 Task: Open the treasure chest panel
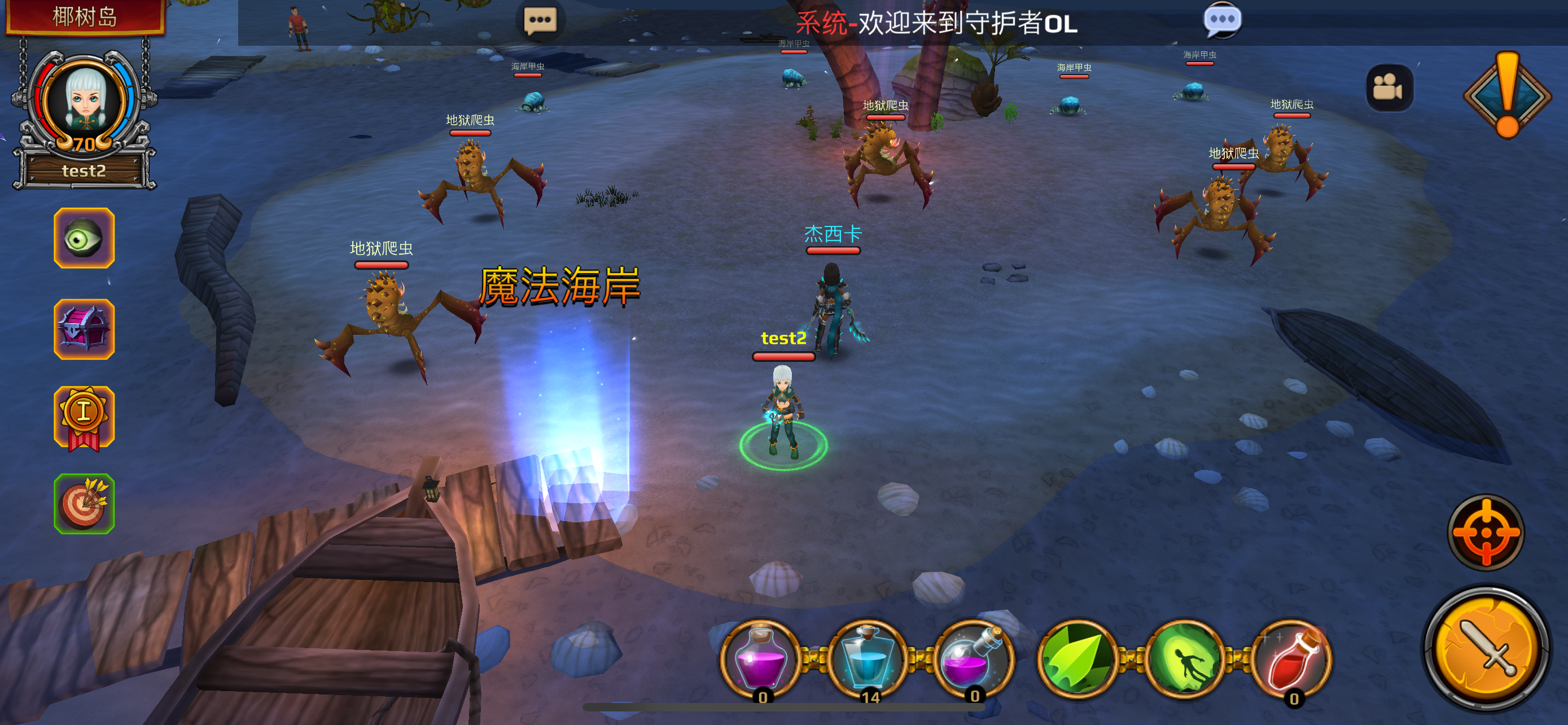(x=84, y=329)
